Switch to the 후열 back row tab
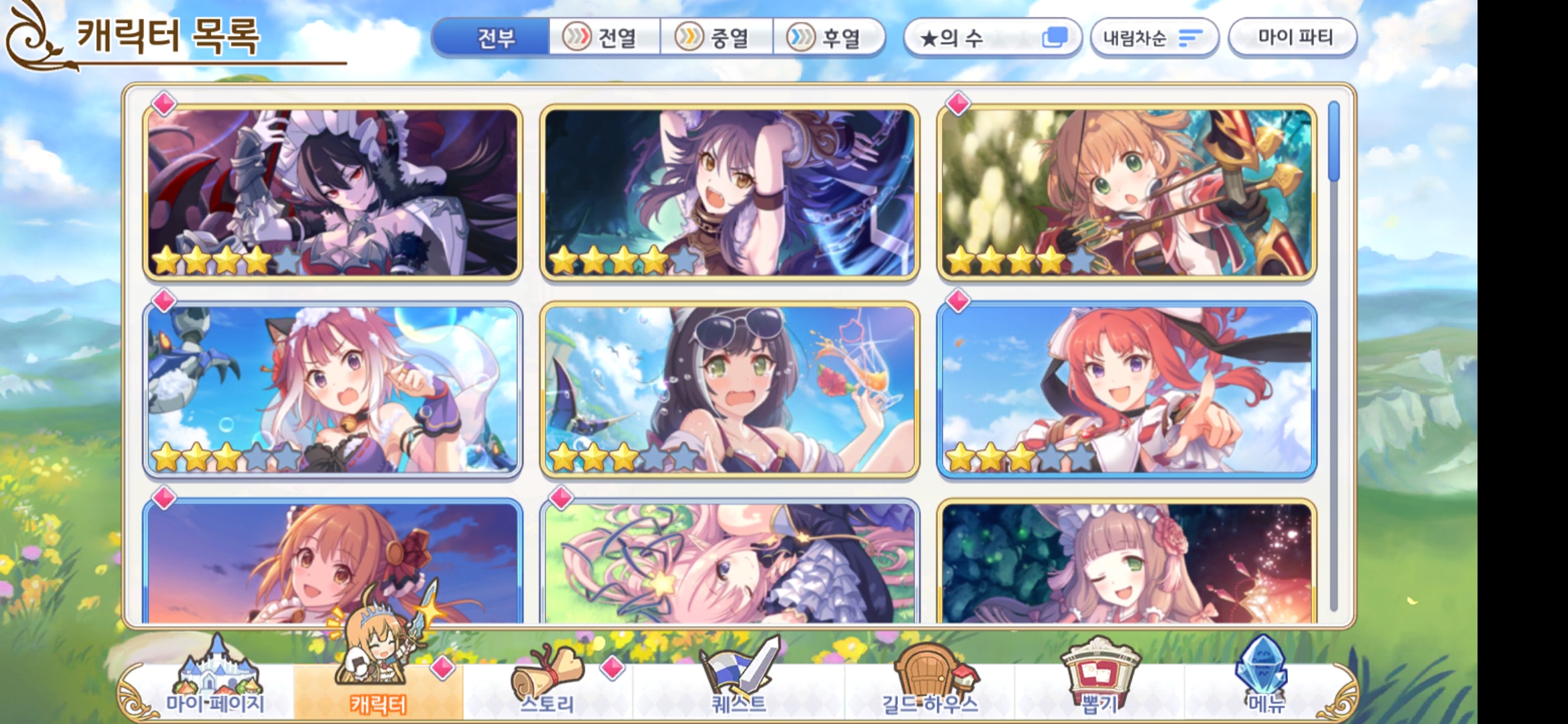 (828, 38)
